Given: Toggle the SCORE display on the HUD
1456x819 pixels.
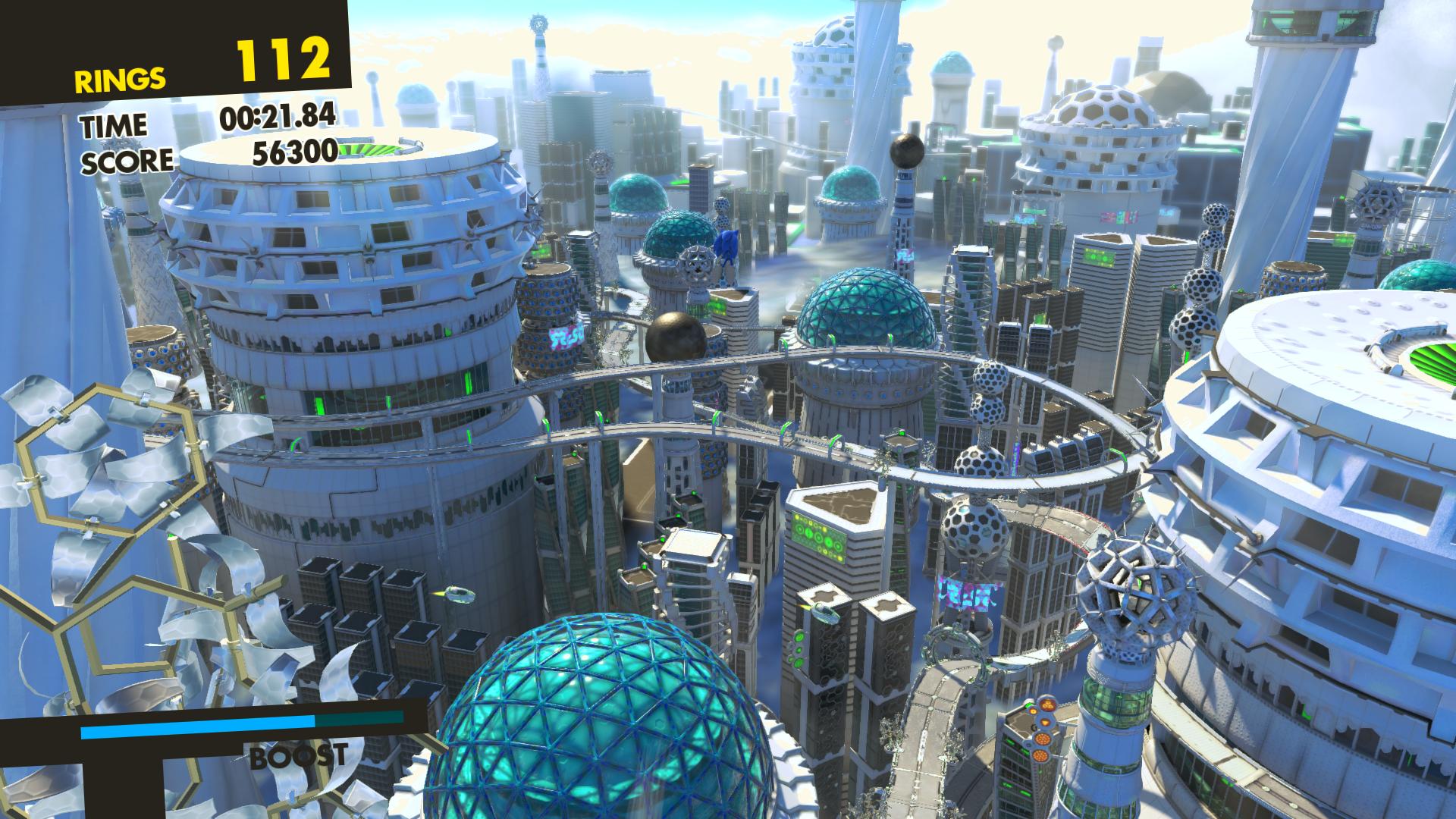Looking at the screenshot, I should 129,158.
